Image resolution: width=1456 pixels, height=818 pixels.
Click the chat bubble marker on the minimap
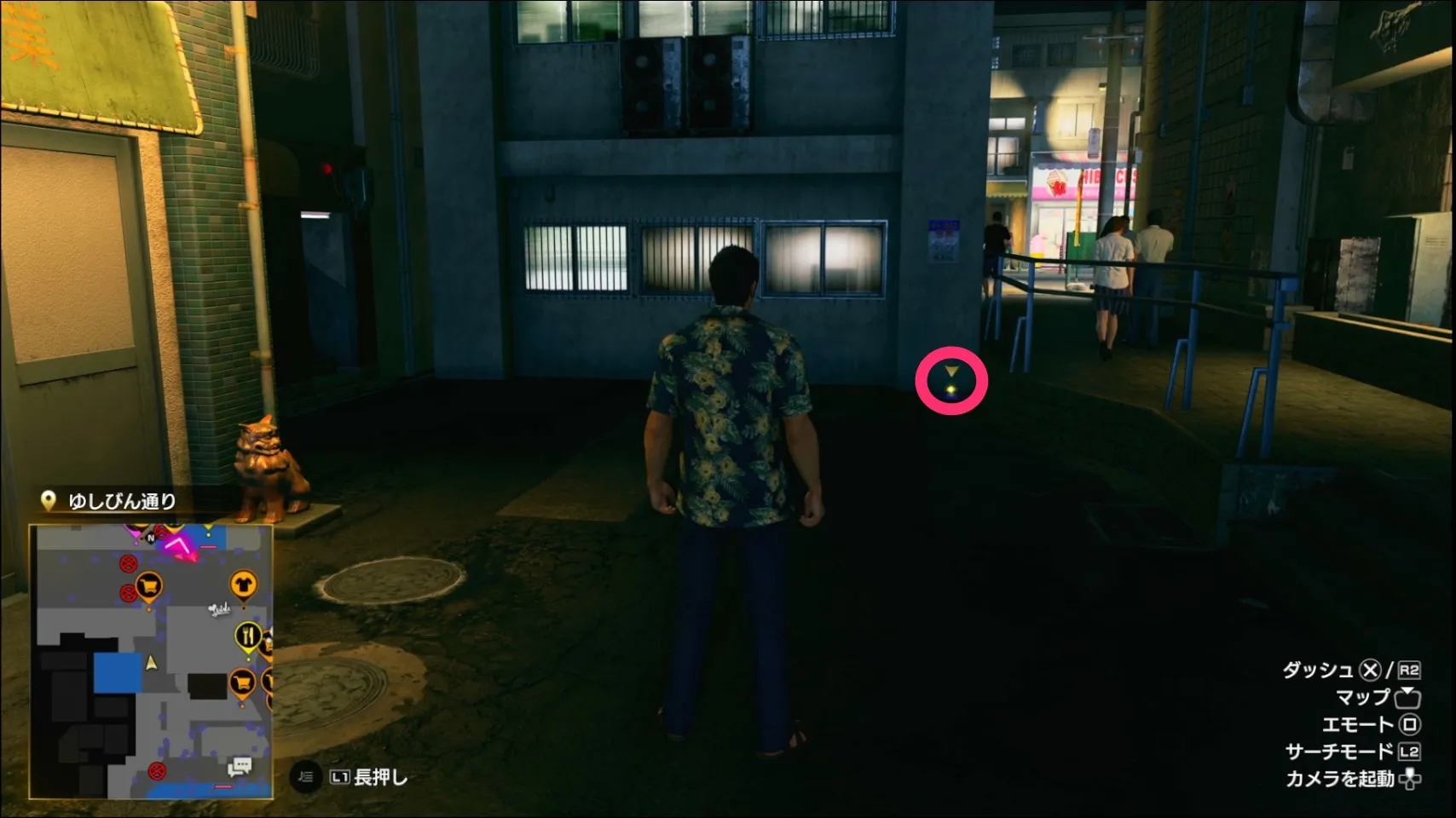coord(241,765)
